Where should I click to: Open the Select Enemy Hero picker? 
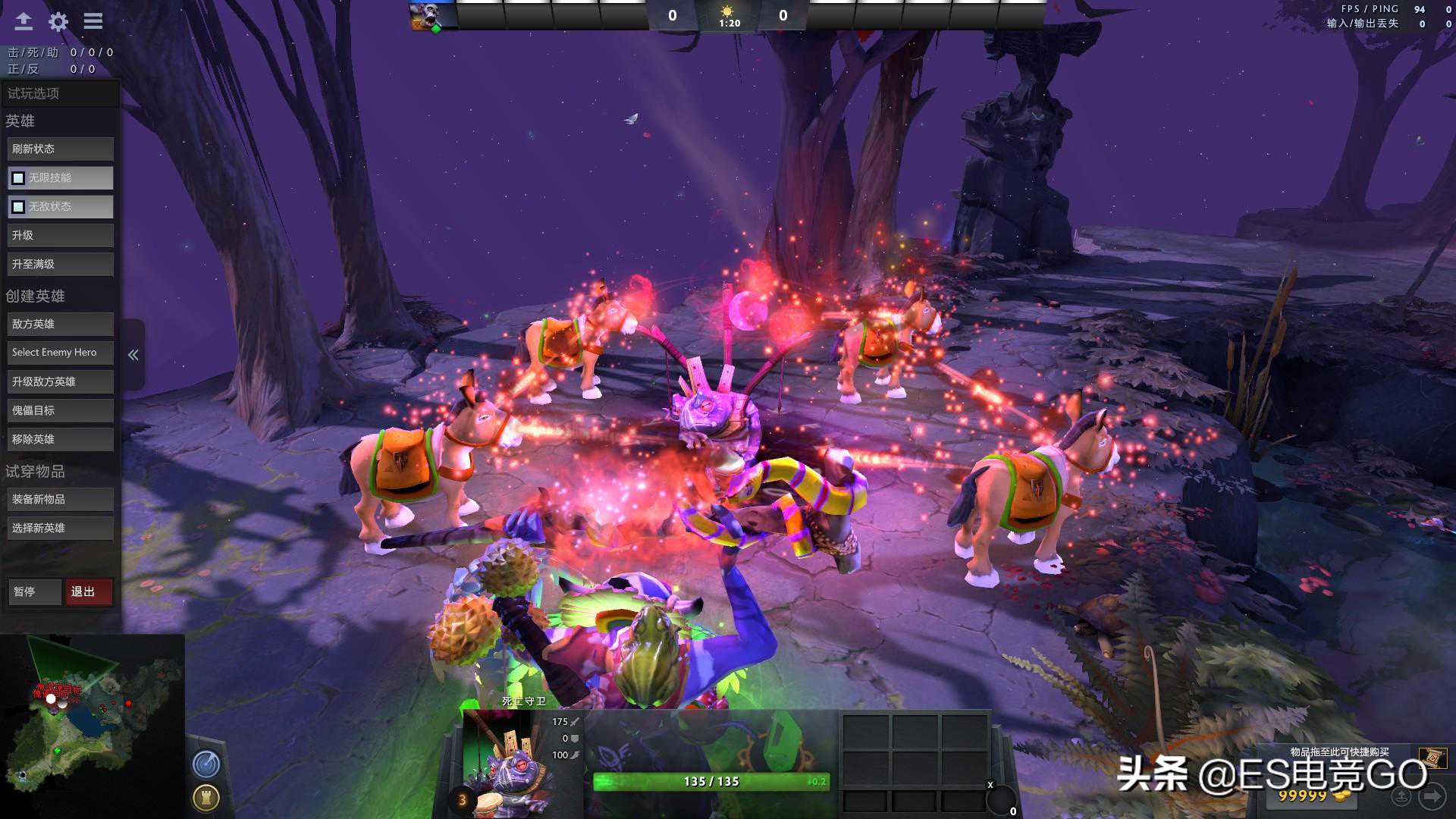(x=61, y=353)
